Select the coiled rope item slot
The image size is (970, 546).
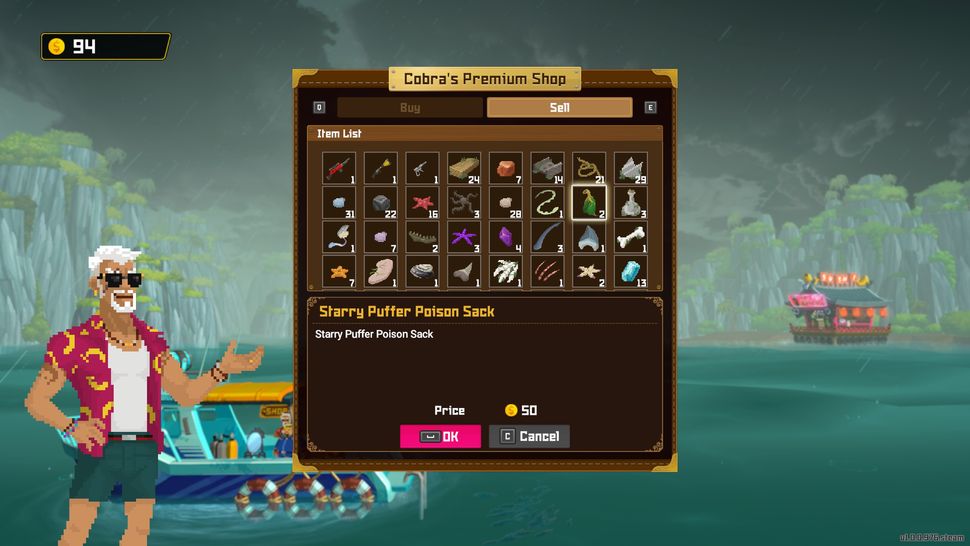[x=589, y=168]
